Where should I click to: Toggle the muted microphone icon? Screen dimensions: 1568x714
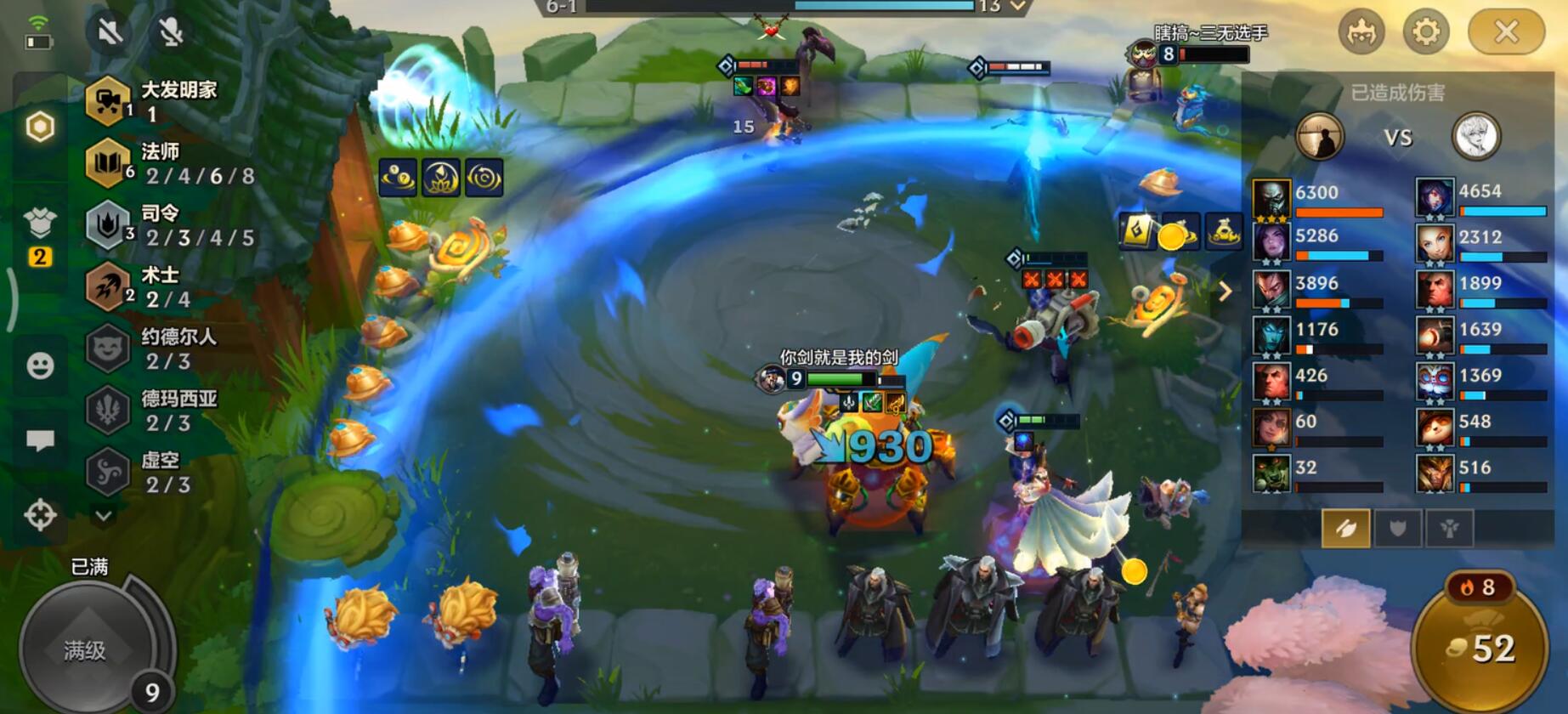click(171, 32)
